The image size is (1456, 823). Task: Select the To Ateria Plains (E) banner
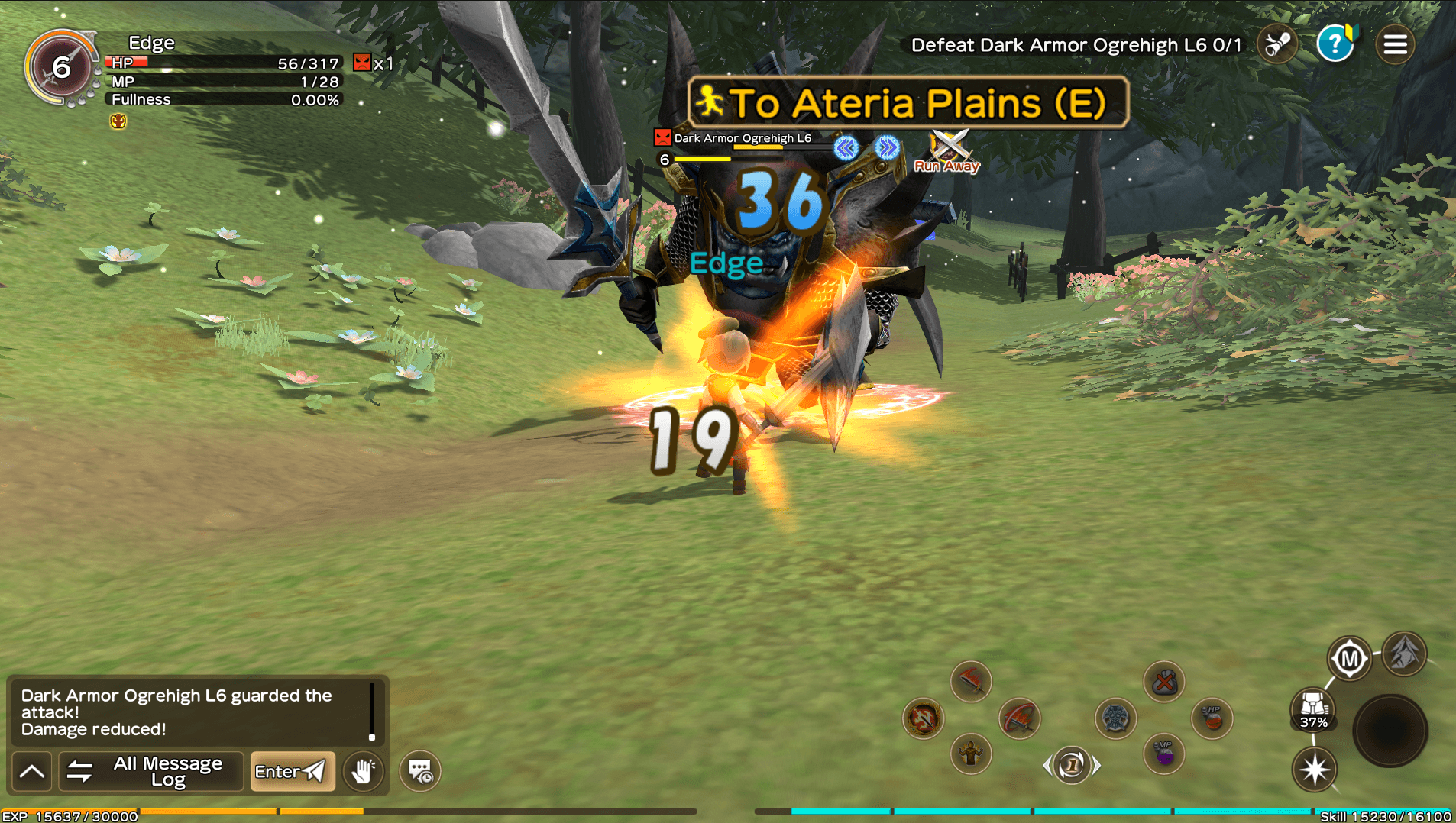pyautogui.click(x=908, y=103)
